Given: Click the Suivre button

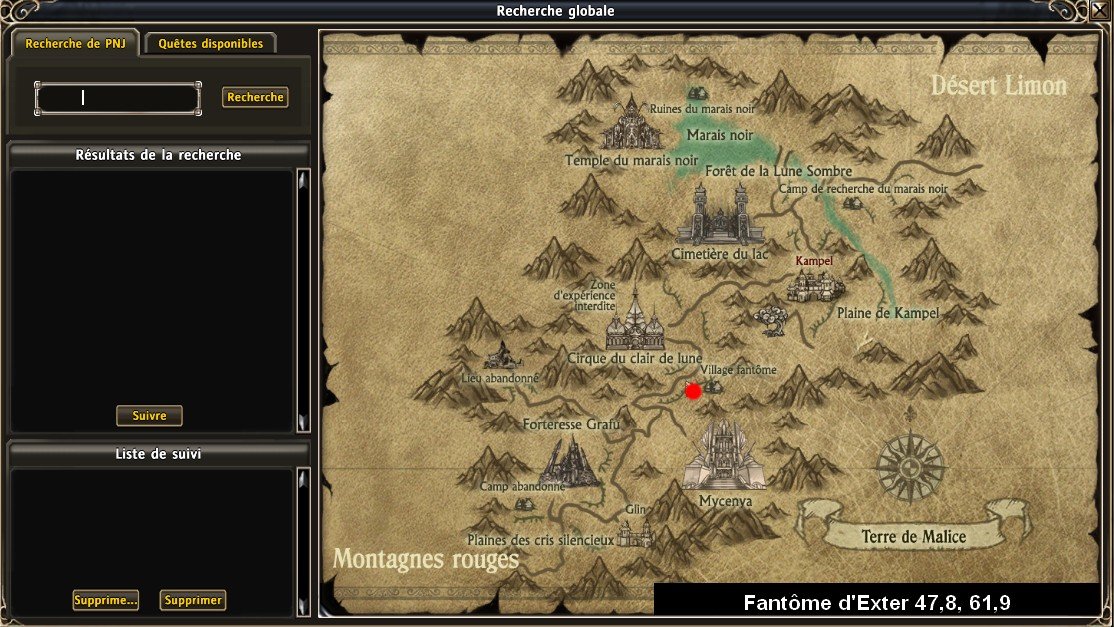Looking at the screenshot, I should point(149,415).
